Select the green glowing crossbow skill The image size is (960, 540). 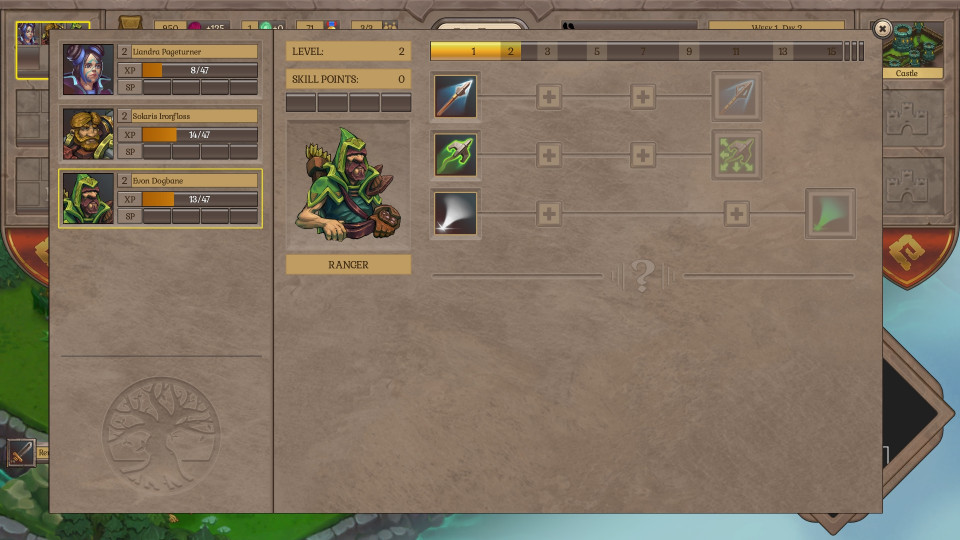point(456,155)
